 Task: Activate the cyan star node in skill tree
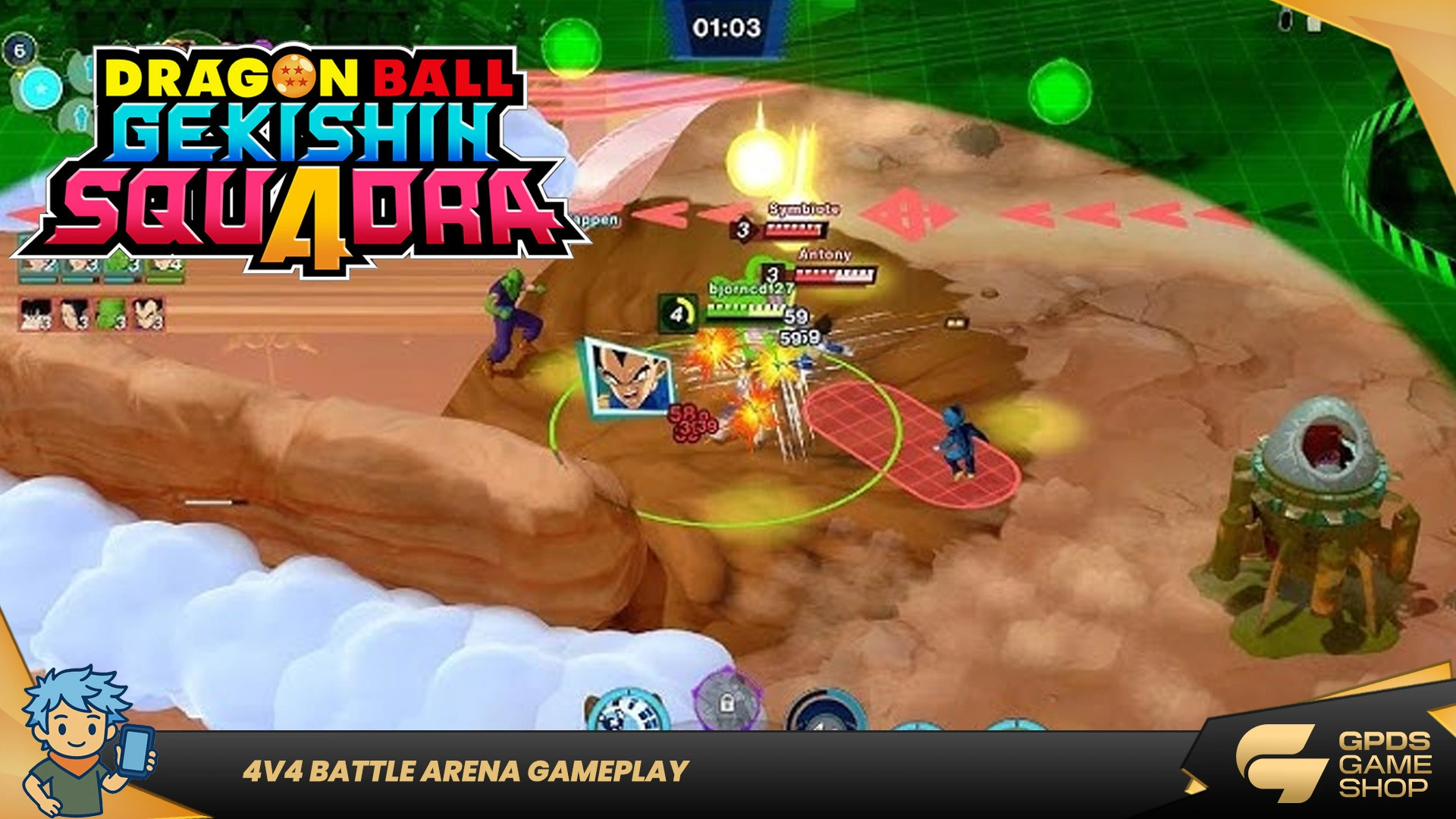tap(40, 89)
